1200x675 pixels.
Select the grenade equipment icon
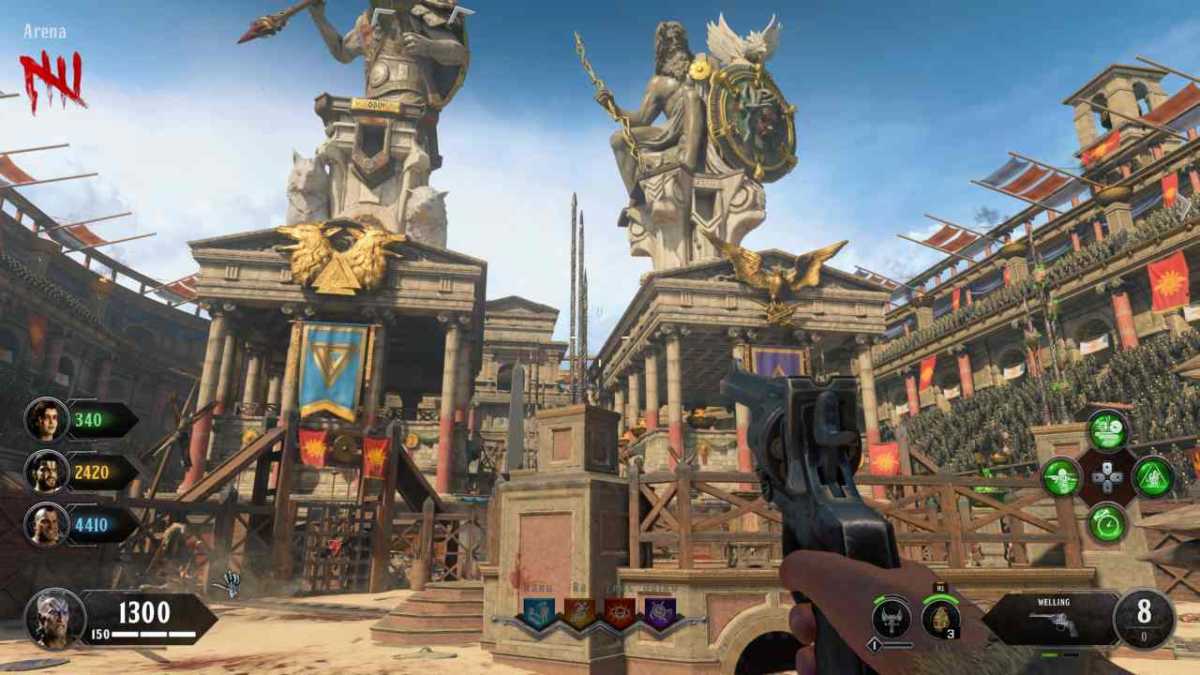940,617
